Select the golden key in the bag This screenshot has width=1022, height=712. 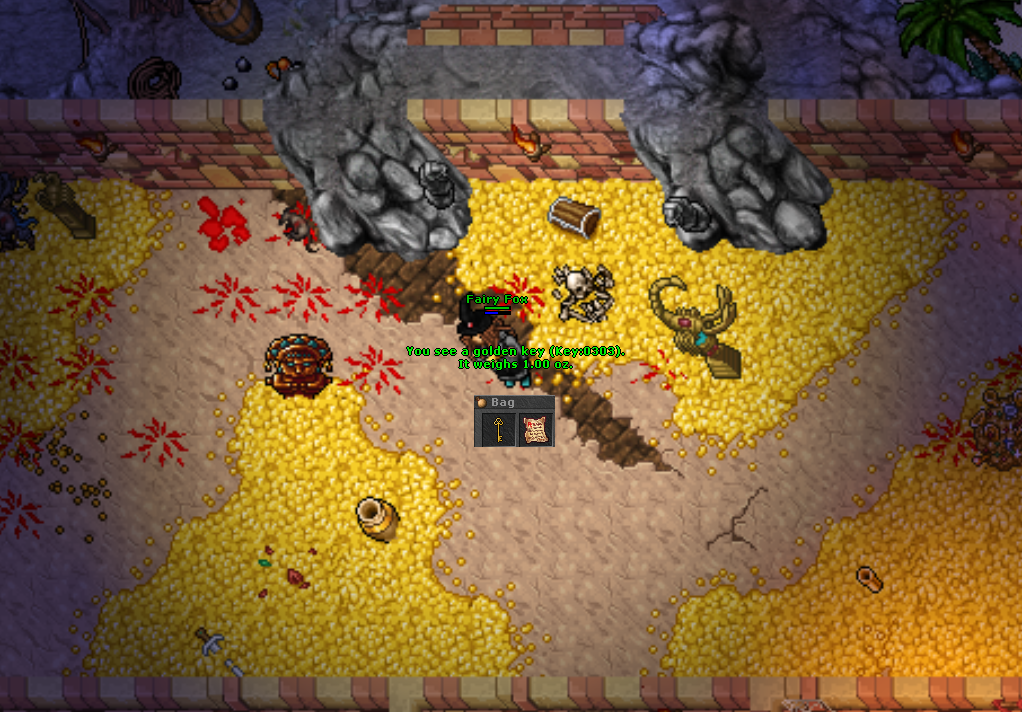point(495,430)
